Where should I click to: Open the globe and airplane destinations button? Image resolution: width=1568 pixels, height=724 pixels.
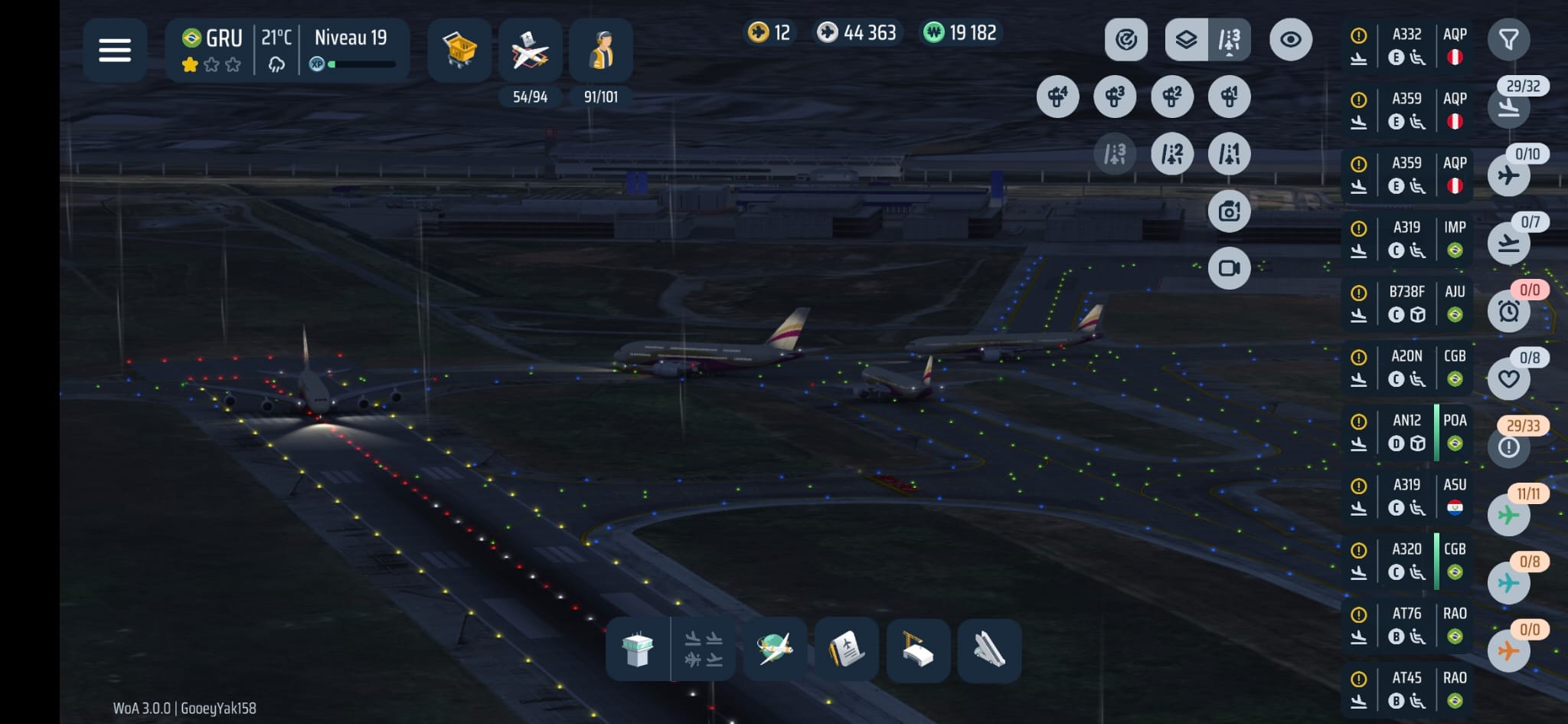tap(775, 650)
